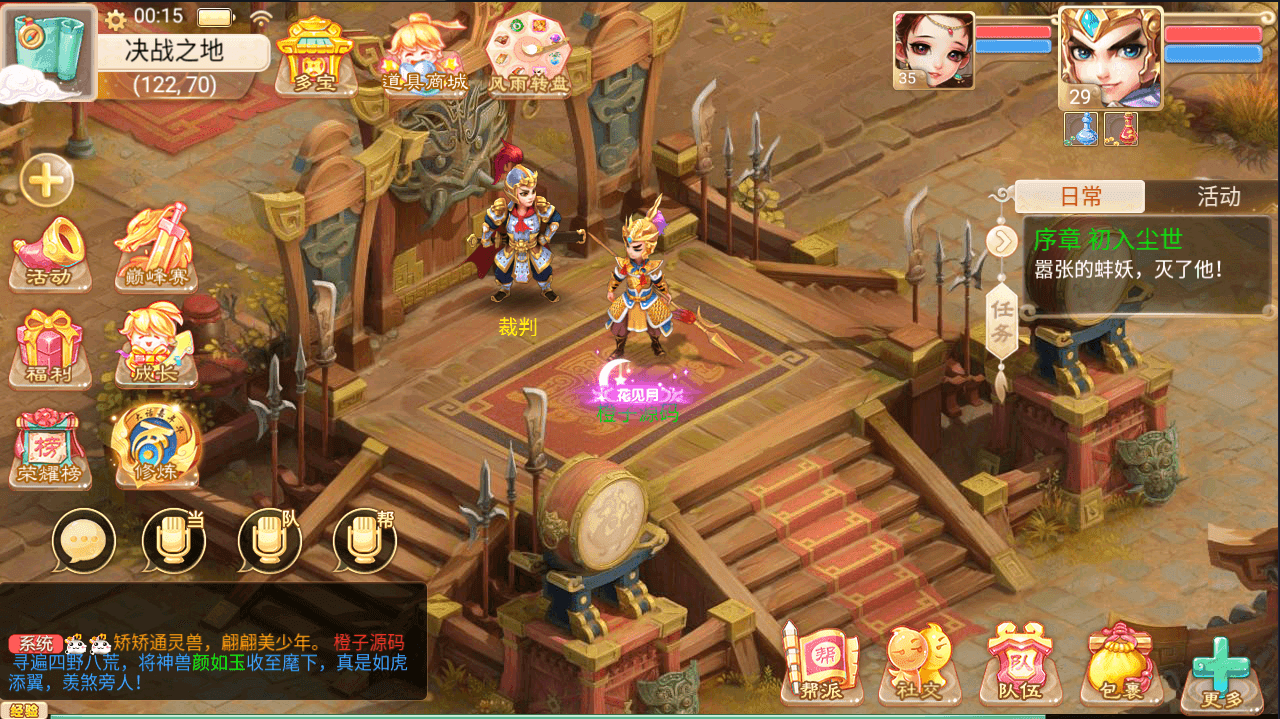Expand the round plus button menu
Viewport: 1280px width, 719px height.
coord(46,181)
